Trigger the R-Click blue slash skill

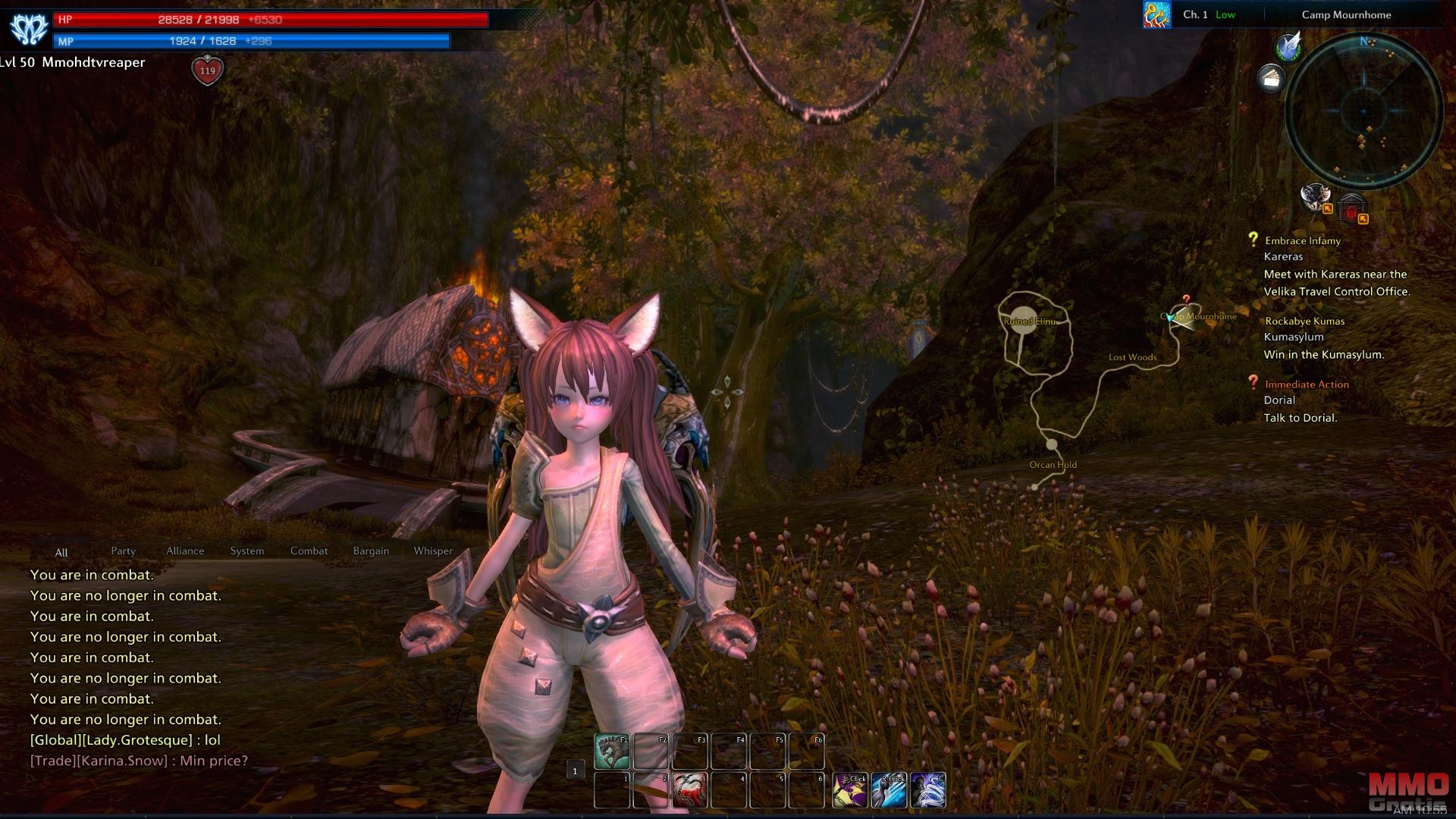(x=889, y=790)
